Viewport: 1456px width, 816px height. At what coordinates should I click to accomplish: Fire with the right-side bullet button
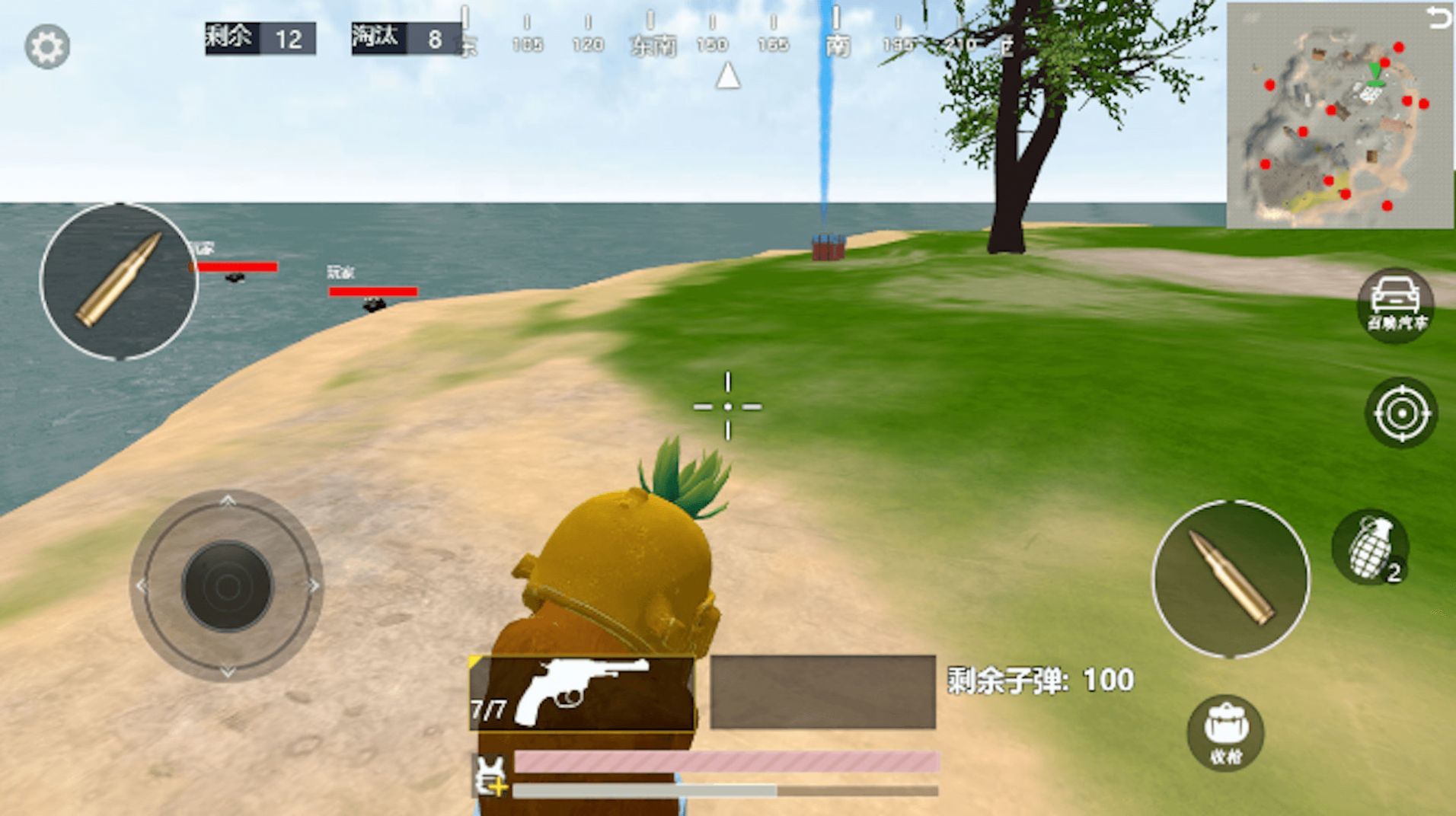(x=1231, y=579)
